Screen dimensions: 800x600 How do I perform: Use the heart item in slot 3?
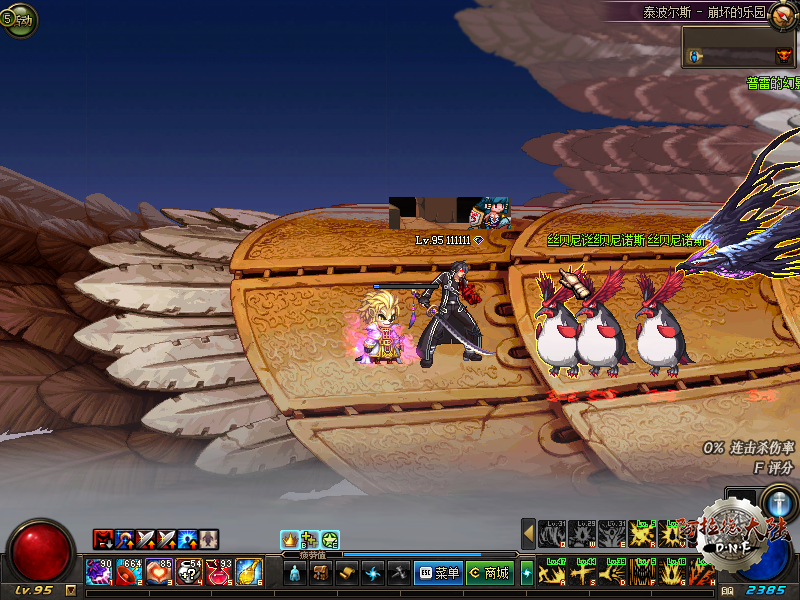click(x=159, y=572)
